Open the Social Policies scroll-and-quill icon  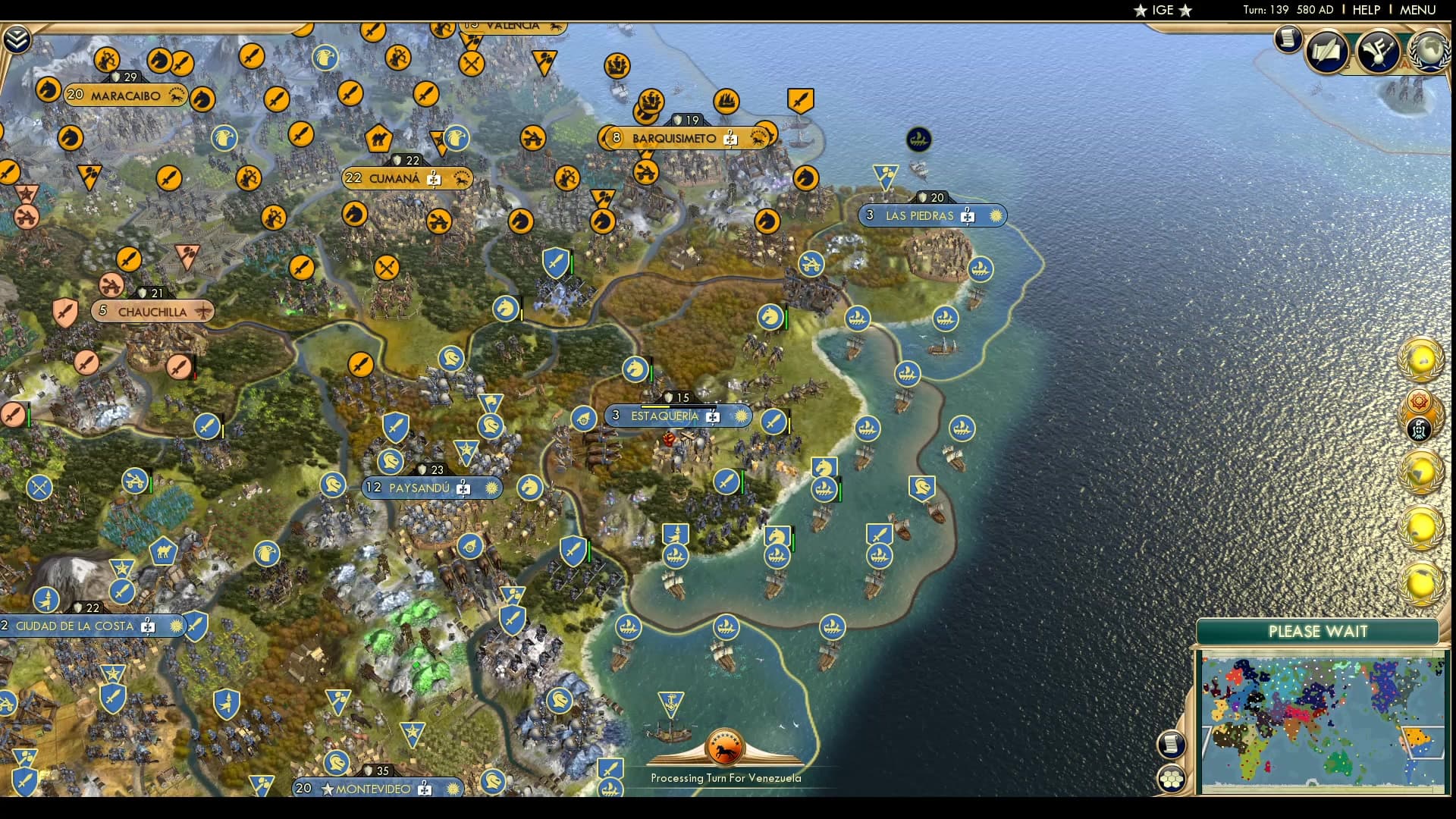tap(1326, 52)
